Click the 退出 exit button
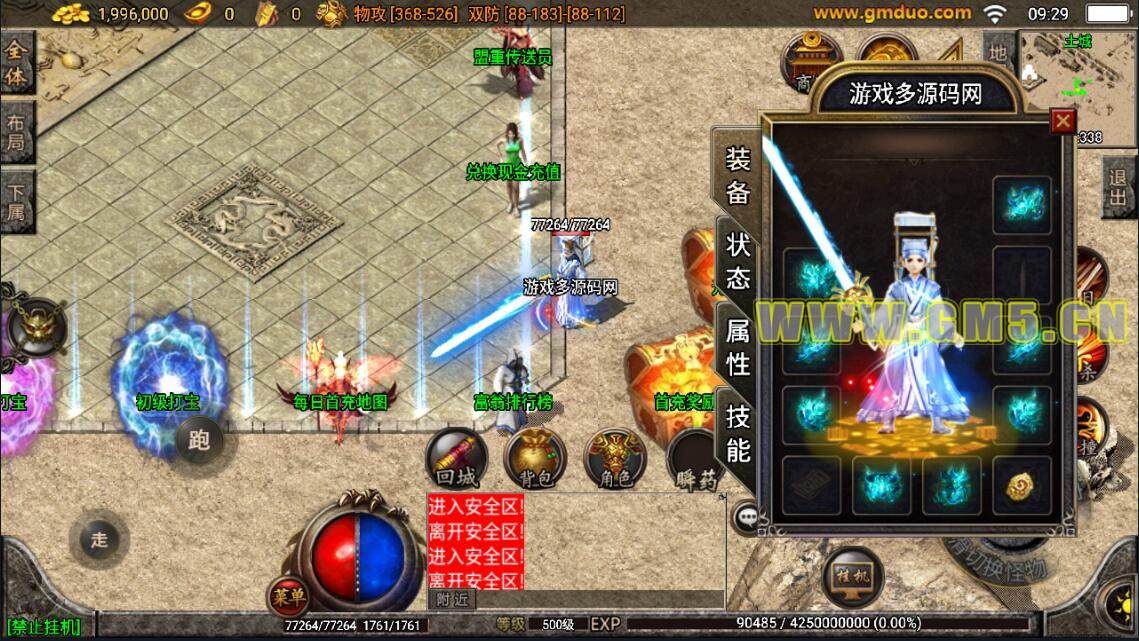The width and height of the screenshot is (1139, 641). click(x=1119, y=189)
